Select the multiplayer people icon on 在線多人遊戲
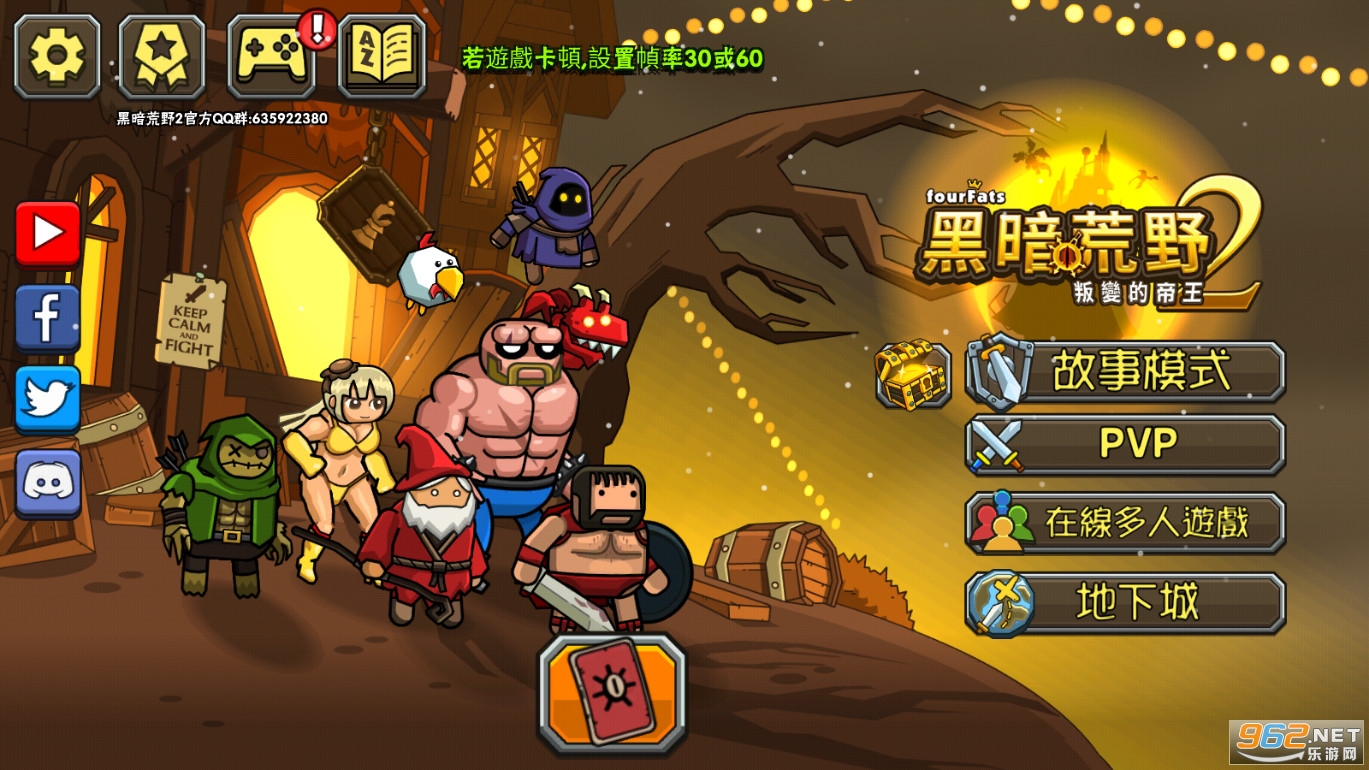Viewport: 1369px width, 770px height. click(1003, 521)
